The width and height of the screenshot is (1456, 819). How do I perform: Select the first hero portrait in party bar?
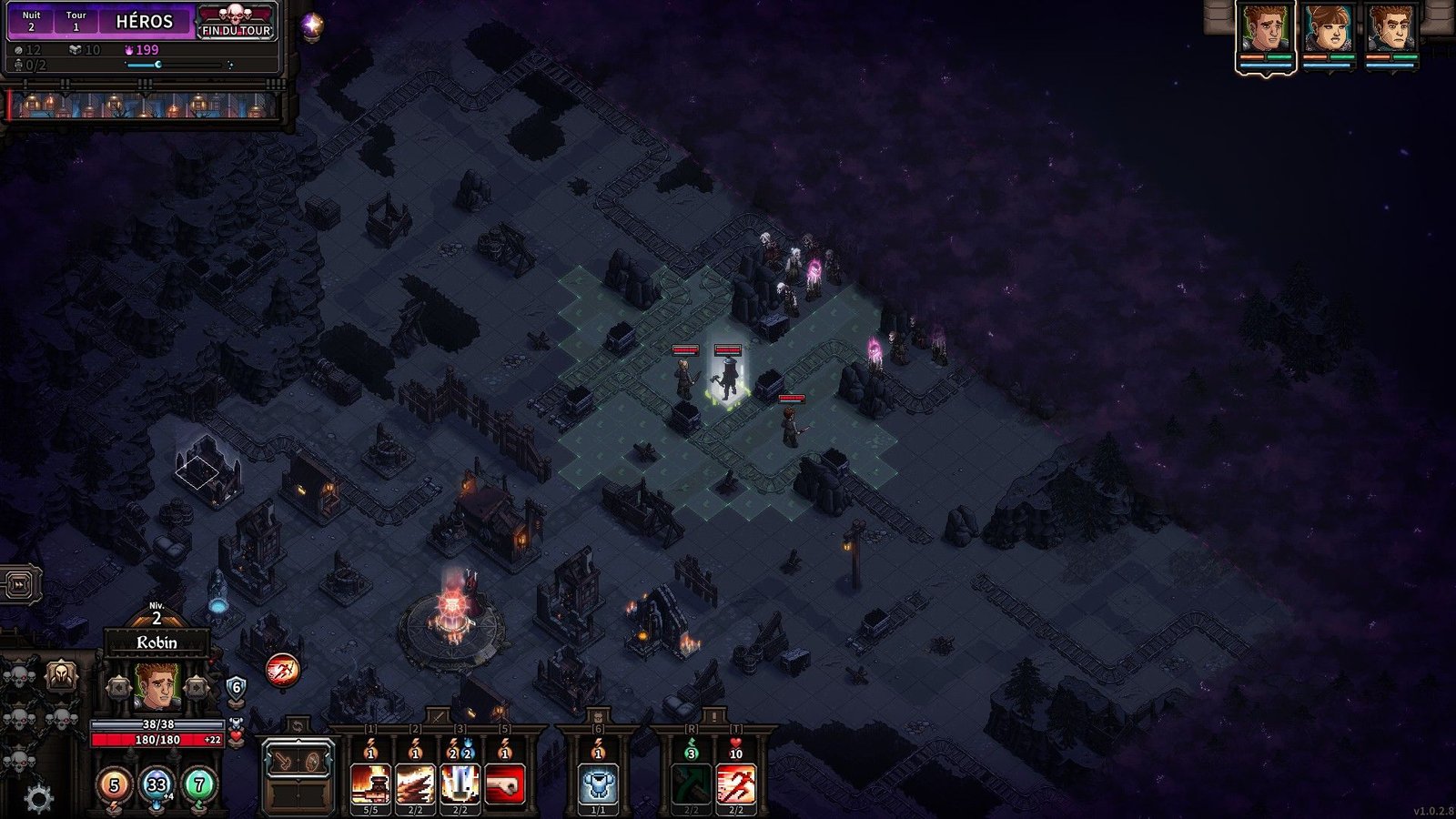(1265, 31)
